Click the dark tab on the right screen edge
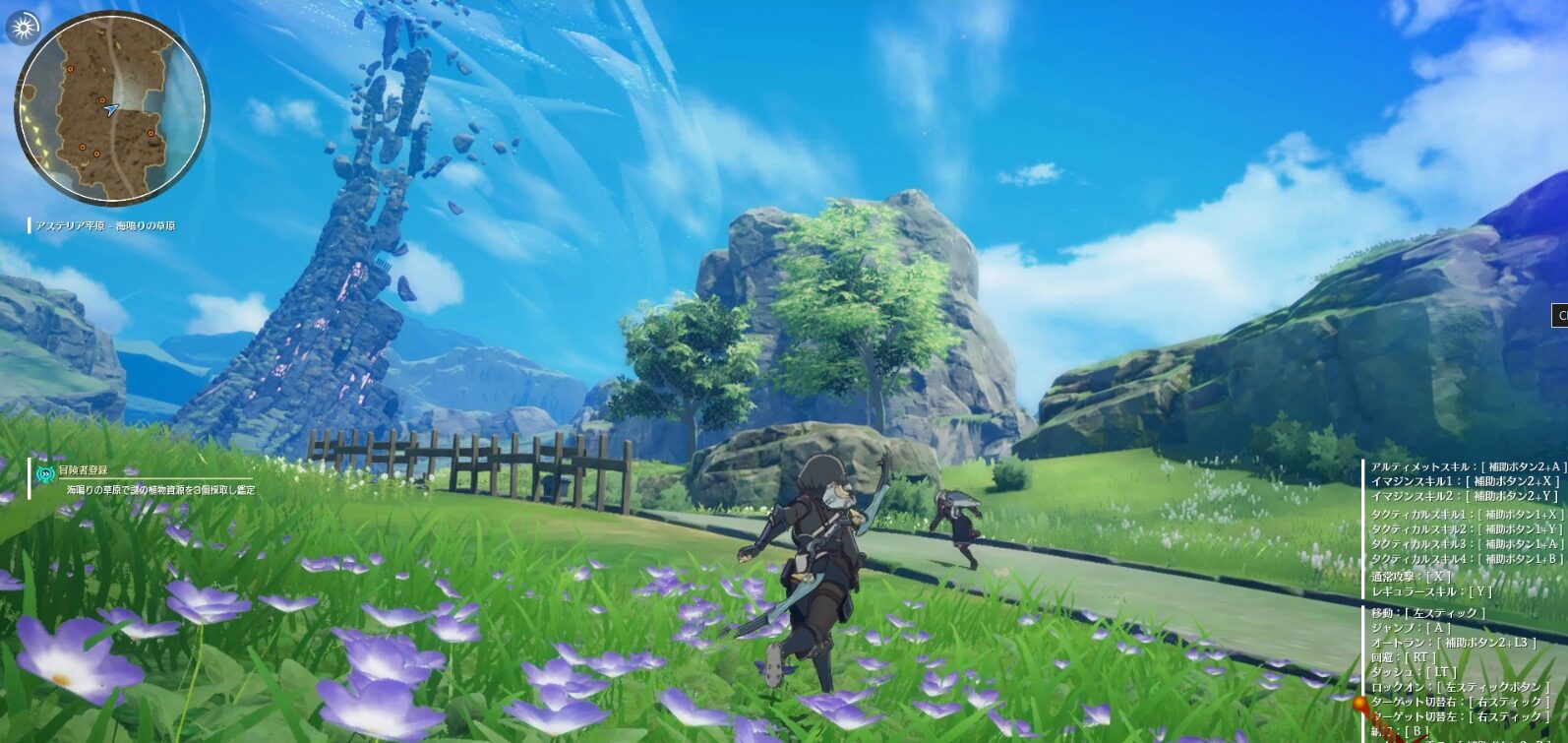Image resolution: width=1568 pixels, height=743 pixels. click(1560, 315)
